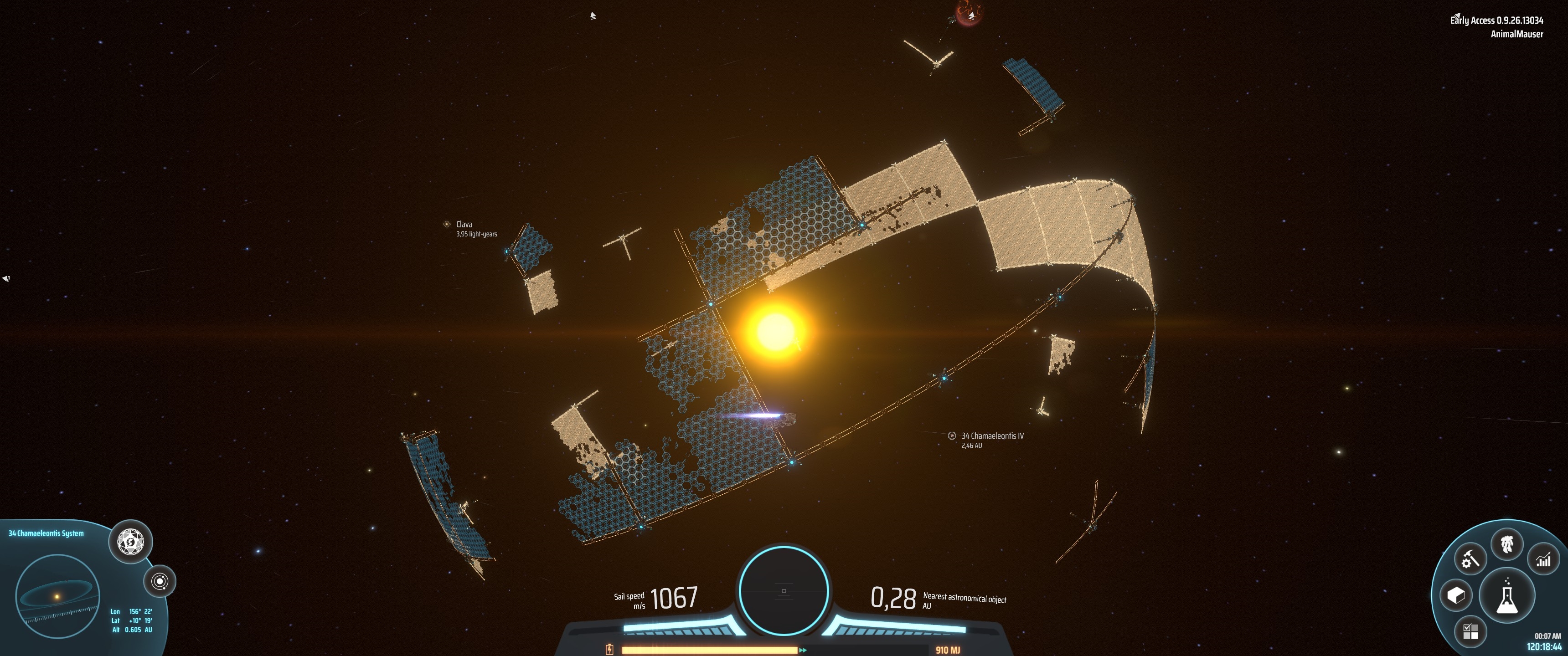Open the hammer-and-gear replicator window
1568x656 pixels.
pos(1470,559)
